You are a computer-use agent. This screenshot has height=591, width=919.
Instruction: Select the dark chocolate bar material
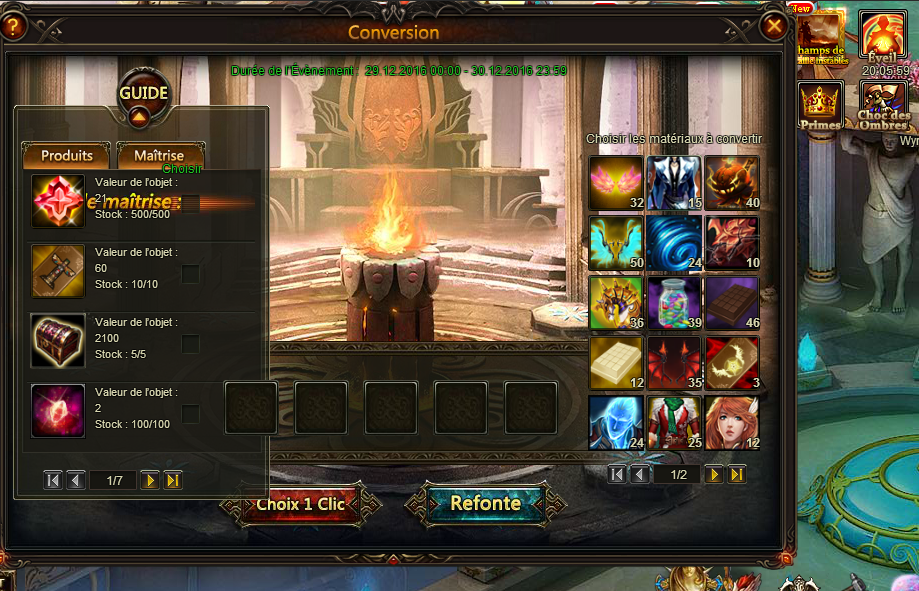tap(731, 302)
